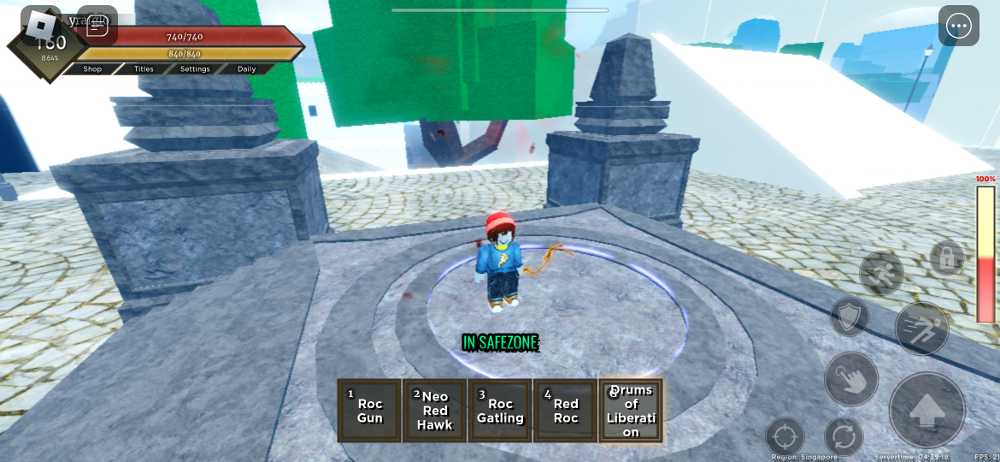Screen dimensions: 1000x462
Task: Choose the Roc Gatling ability slot
Action: click(500, 410)
